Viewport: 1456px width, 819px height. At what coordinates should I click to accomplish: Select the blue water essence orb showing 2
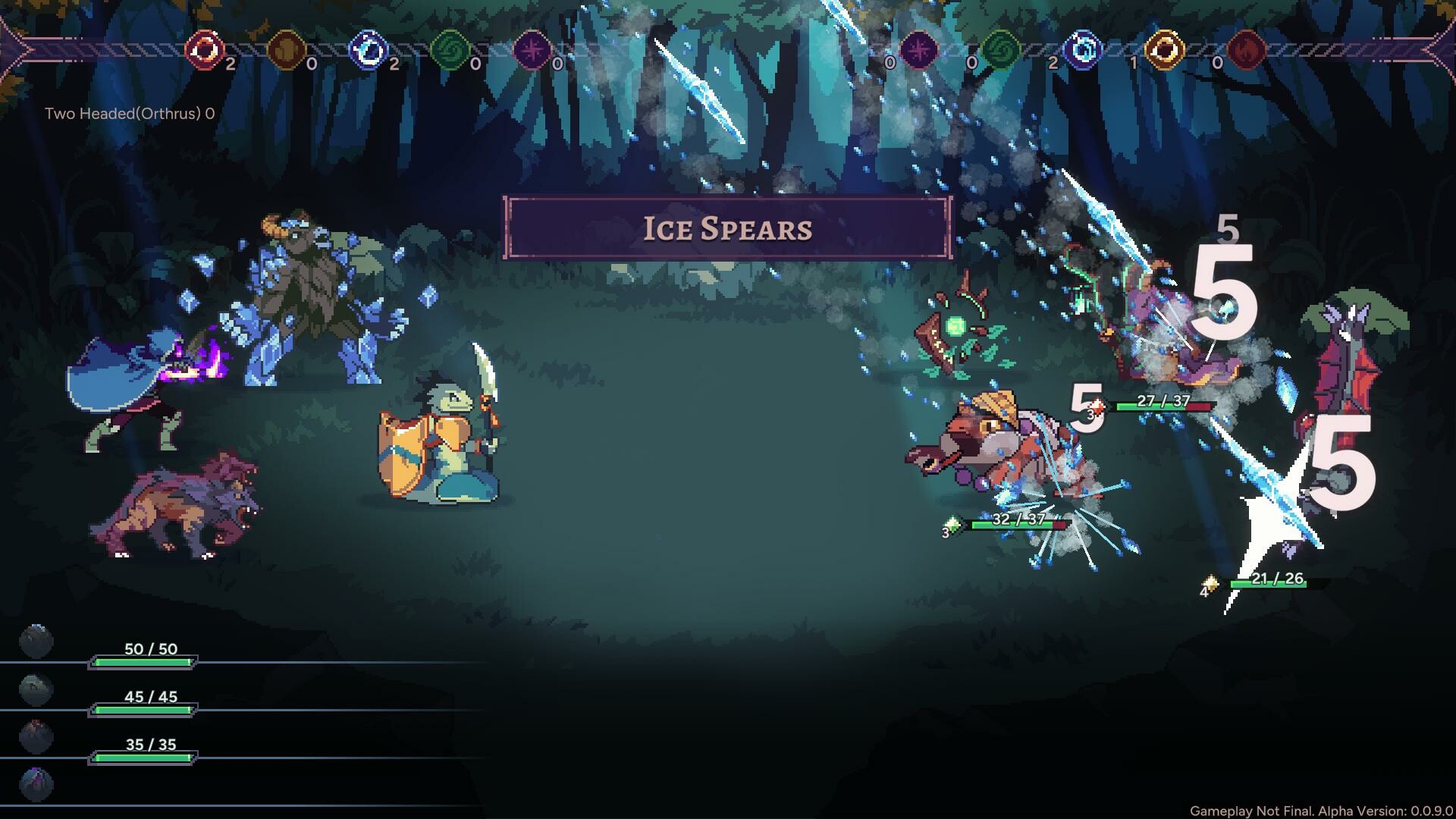click(x=368, y=52)
